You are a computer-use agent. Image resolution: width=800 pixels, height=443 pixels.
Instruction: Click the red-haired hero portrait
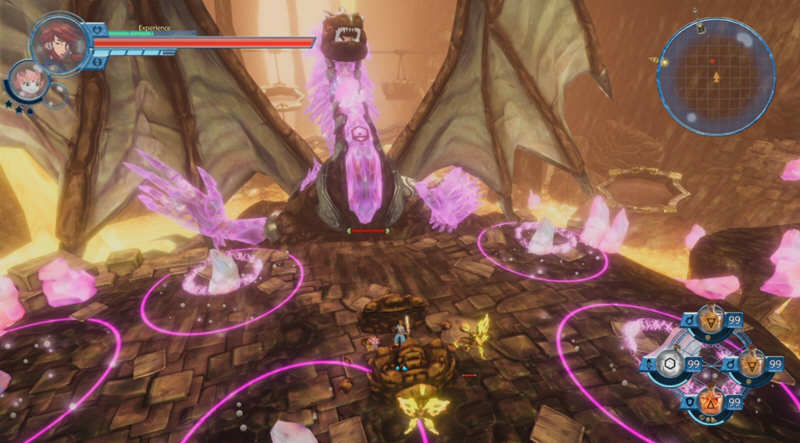pyautogui.click(x=59, y=42)
